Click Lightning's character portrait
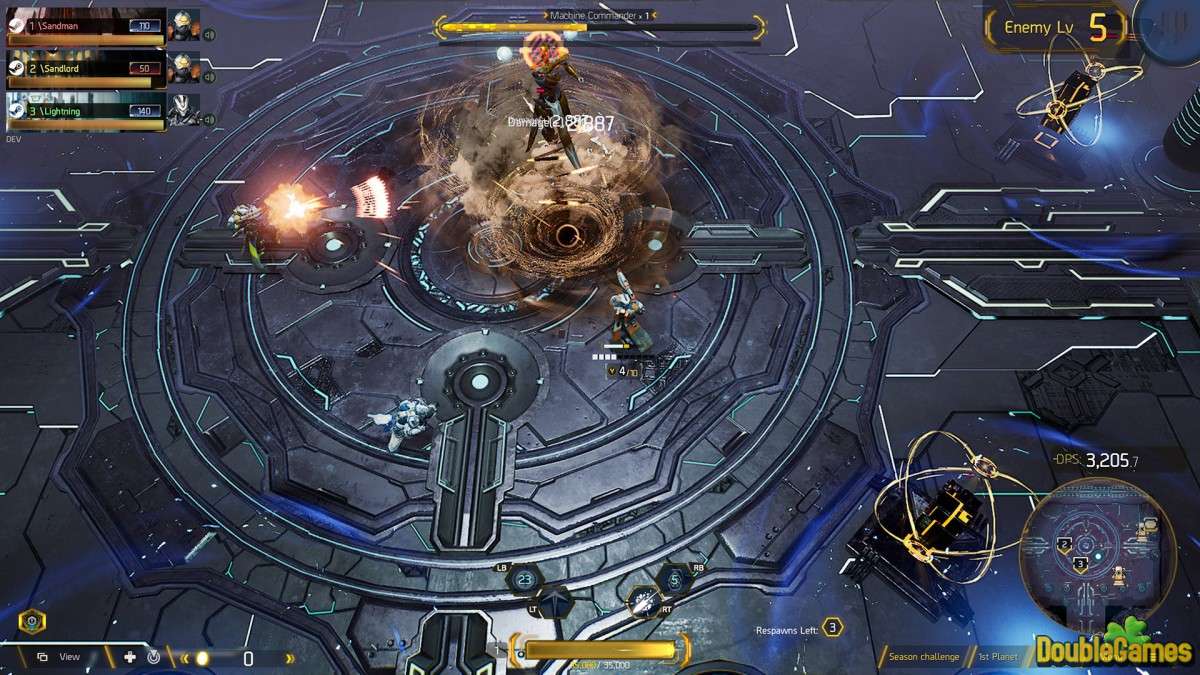 (182, 111)
